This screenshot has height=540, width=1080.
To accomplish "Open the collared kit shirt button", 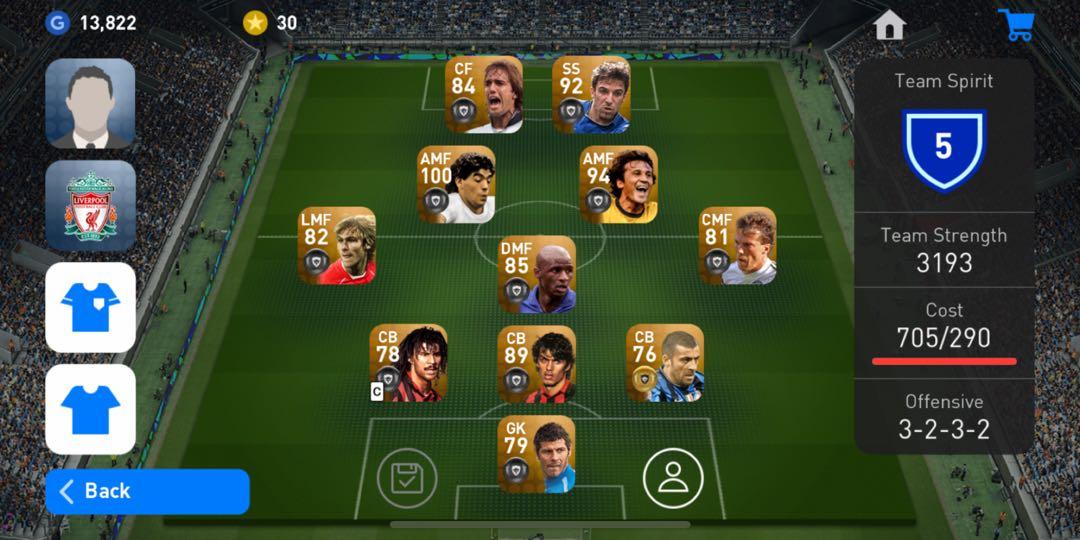I will pos(90,307).
